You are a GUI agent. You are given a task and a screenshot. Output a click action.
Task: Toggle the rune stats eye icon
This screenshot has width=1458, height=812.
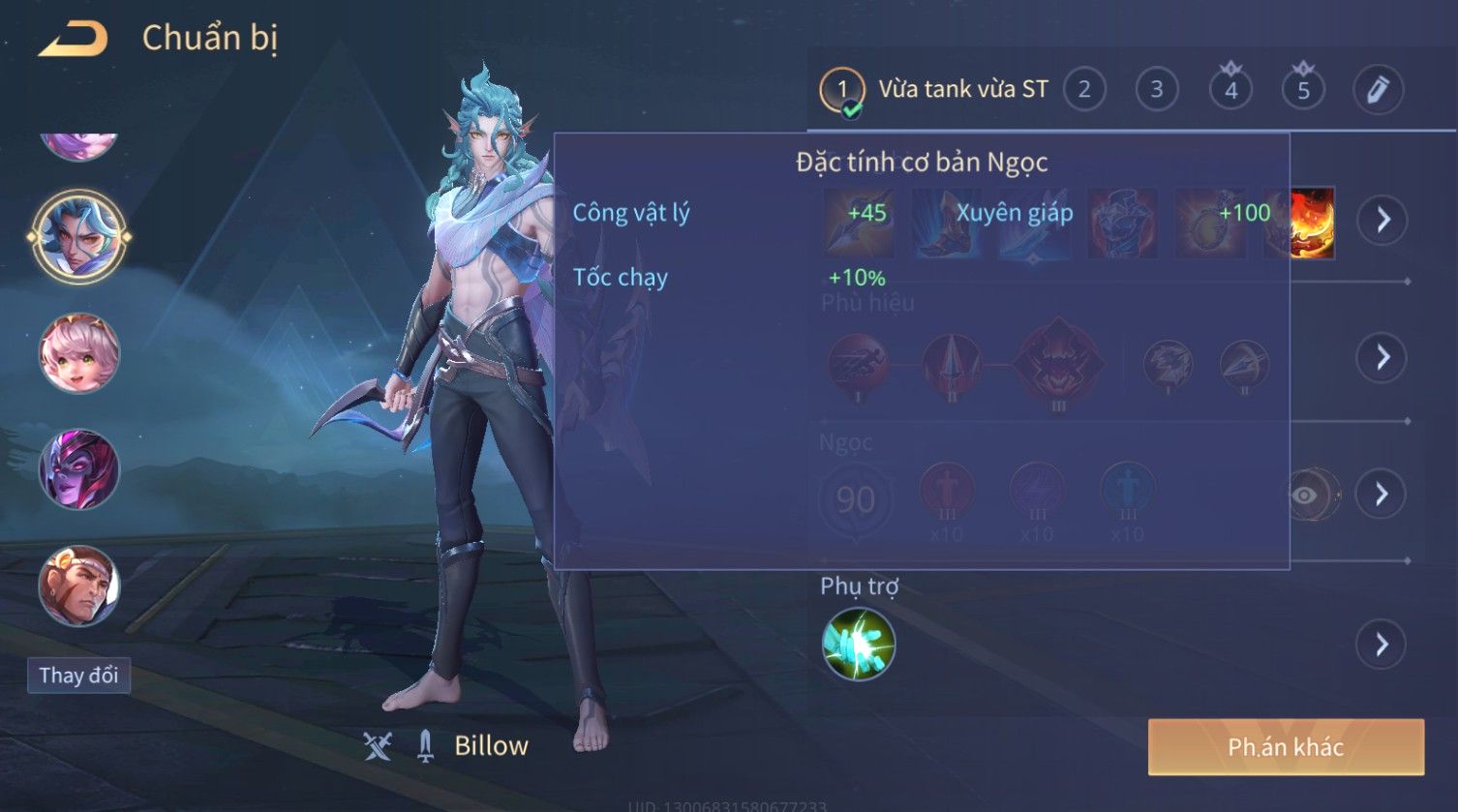pyautogui.click(x=1306, y=496)
